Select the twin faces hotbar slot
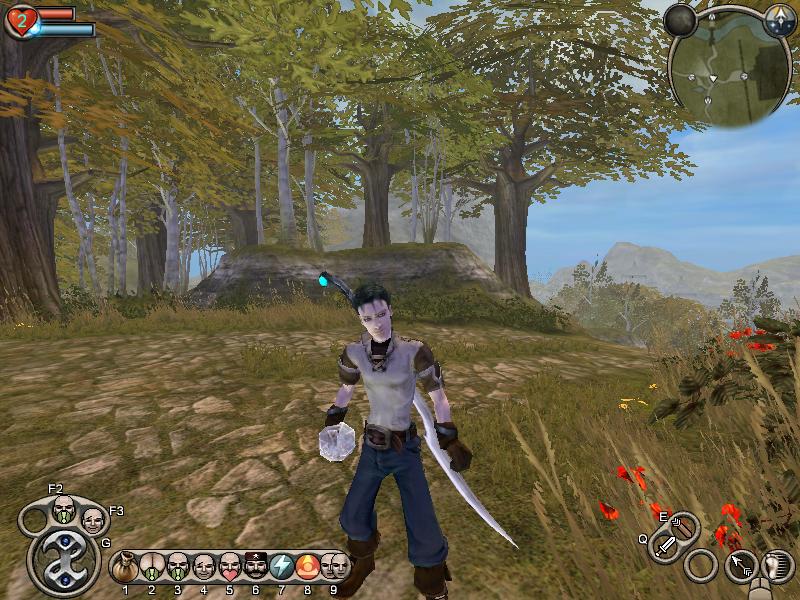Image resolution: width=800 pixels, height=600 pixels. (x=334, y=567)
